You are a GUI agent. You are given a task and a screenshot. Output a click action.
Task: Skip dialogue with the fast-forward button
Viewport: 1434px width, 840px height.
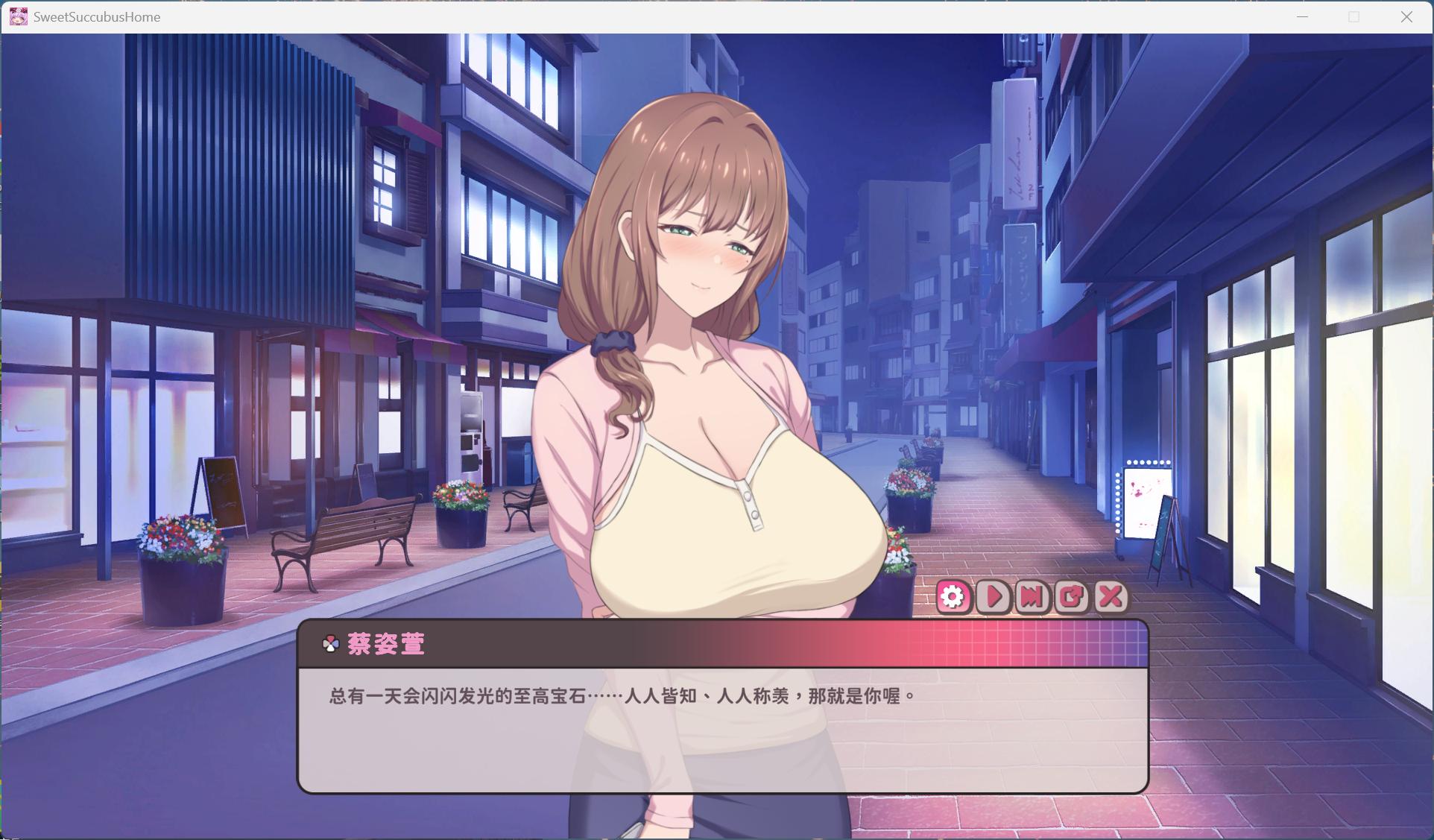click(1032, 597)
